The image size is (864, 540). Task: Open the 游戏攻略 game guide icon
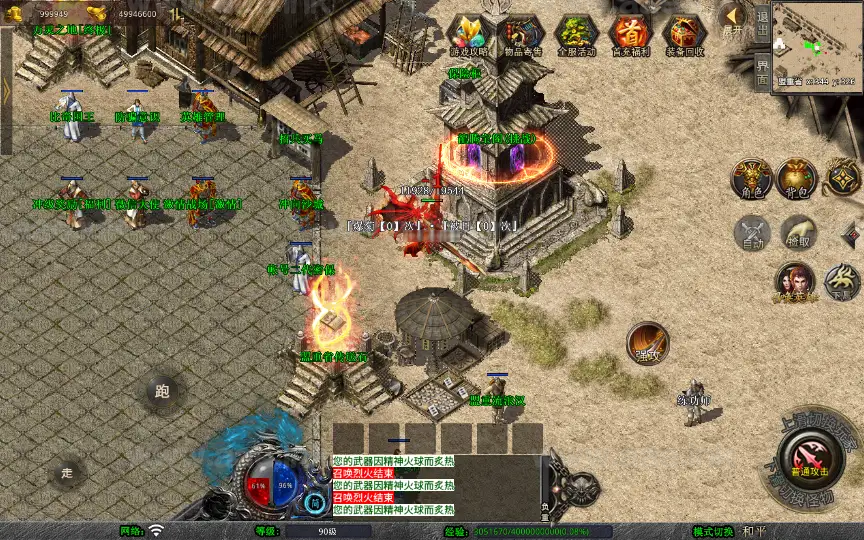coord(468,33)
